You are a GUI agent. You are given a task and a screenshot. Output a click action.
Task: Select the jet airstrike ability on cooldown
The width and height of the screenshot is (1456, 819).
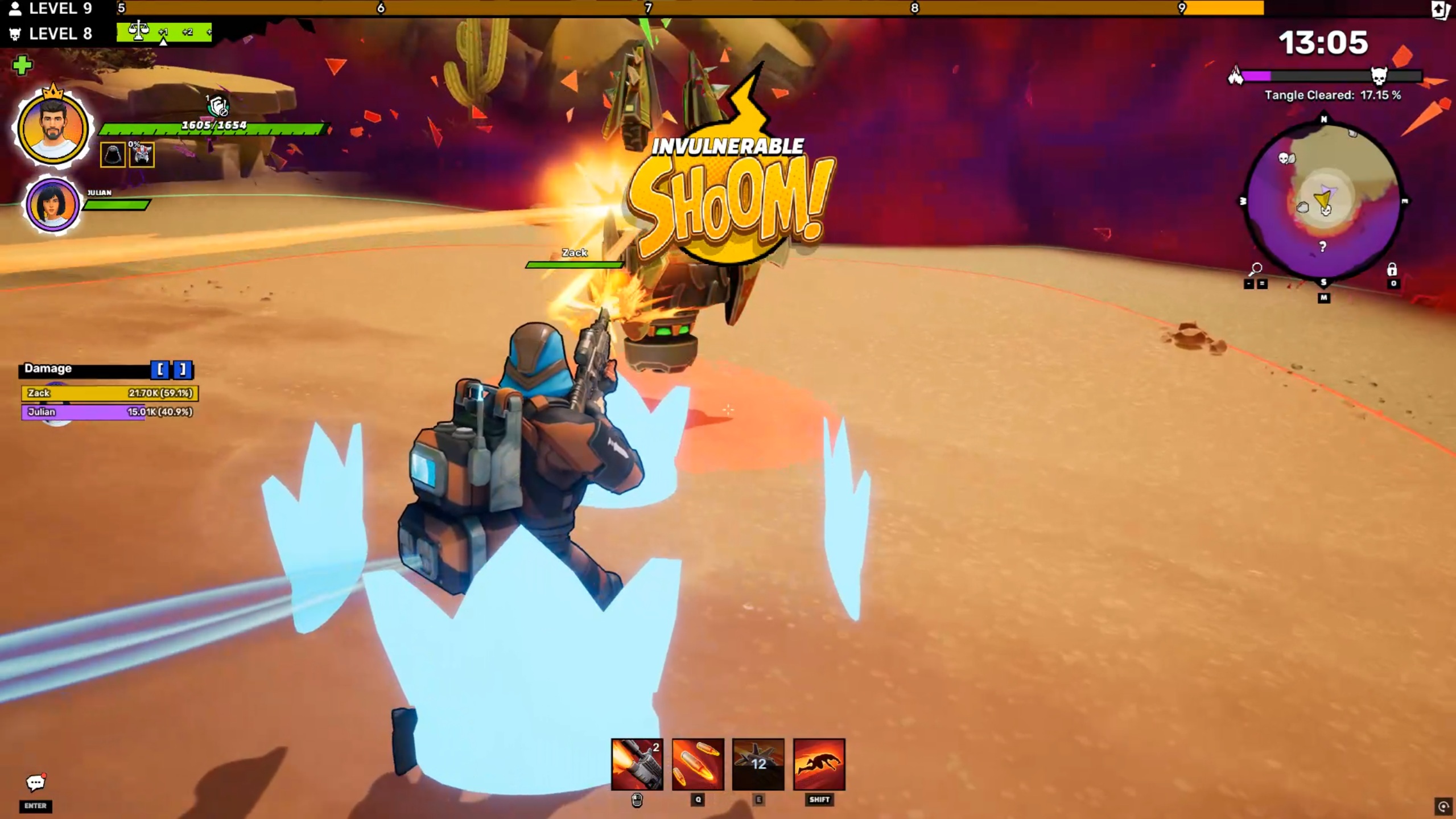[758, 764]
